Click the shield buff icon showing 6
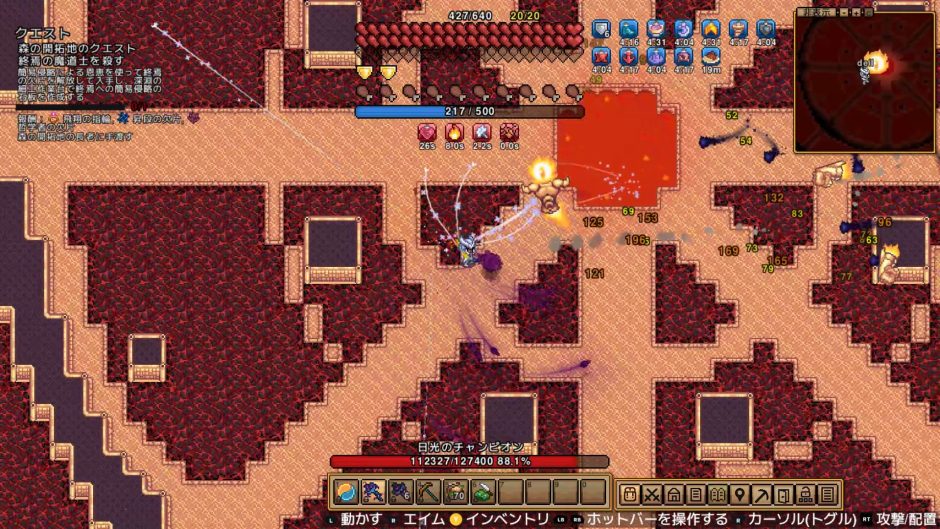The image size is (940, 529). click(601, 30)
